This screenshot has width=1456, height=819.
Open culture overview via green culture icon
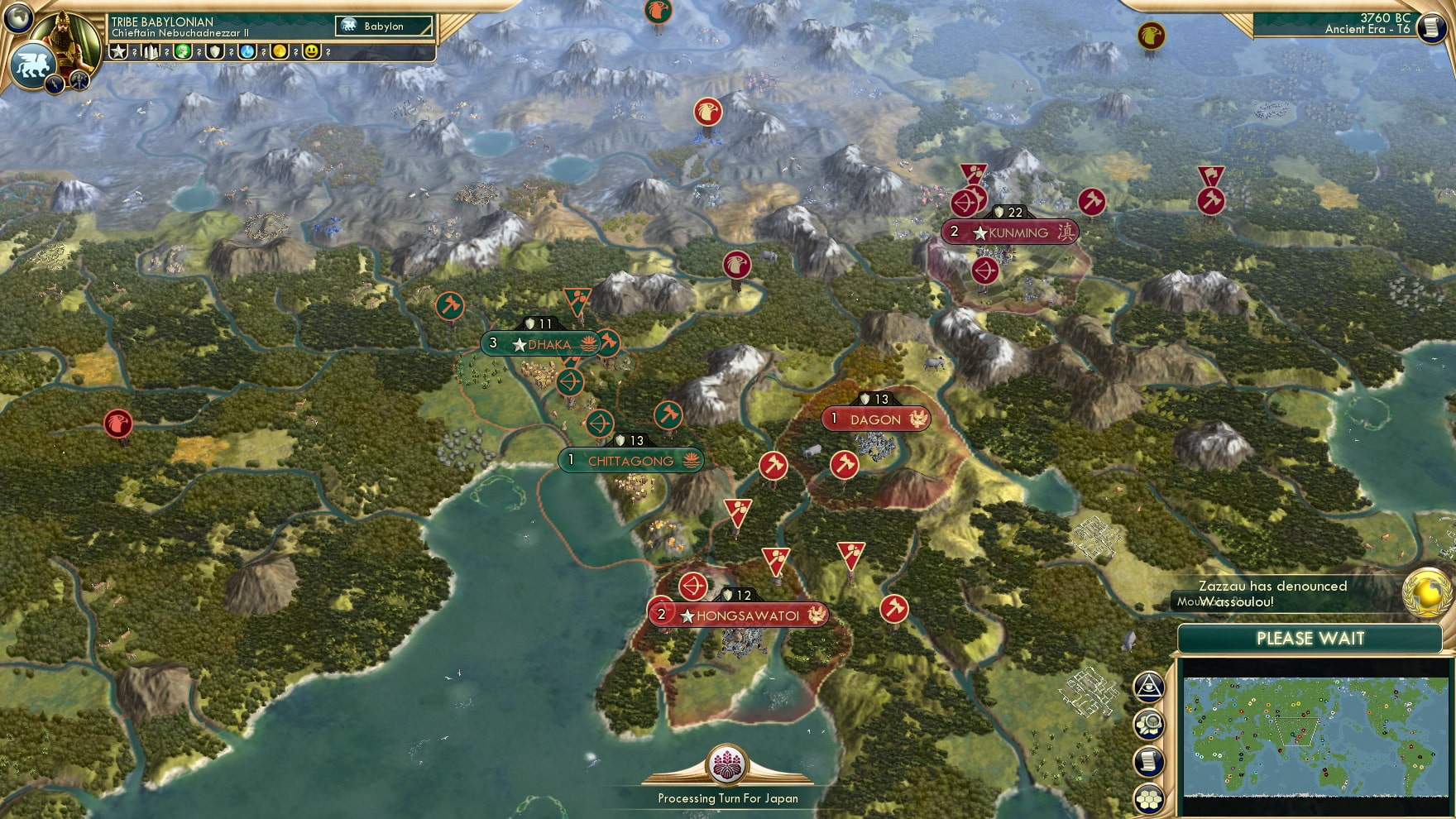coord(184,52)
